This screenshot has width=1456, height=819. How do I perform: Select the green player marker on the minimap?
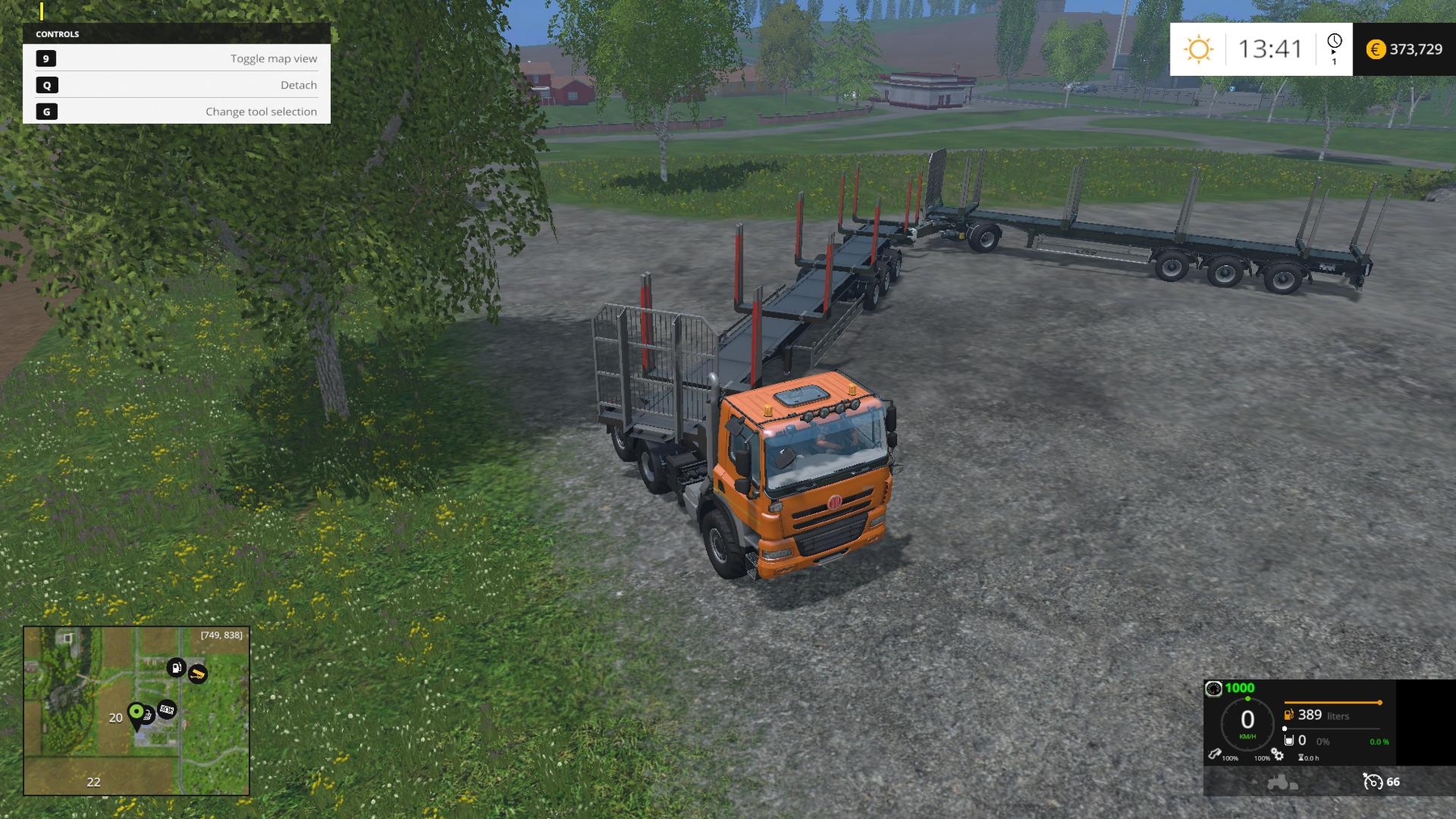(137, 711)
